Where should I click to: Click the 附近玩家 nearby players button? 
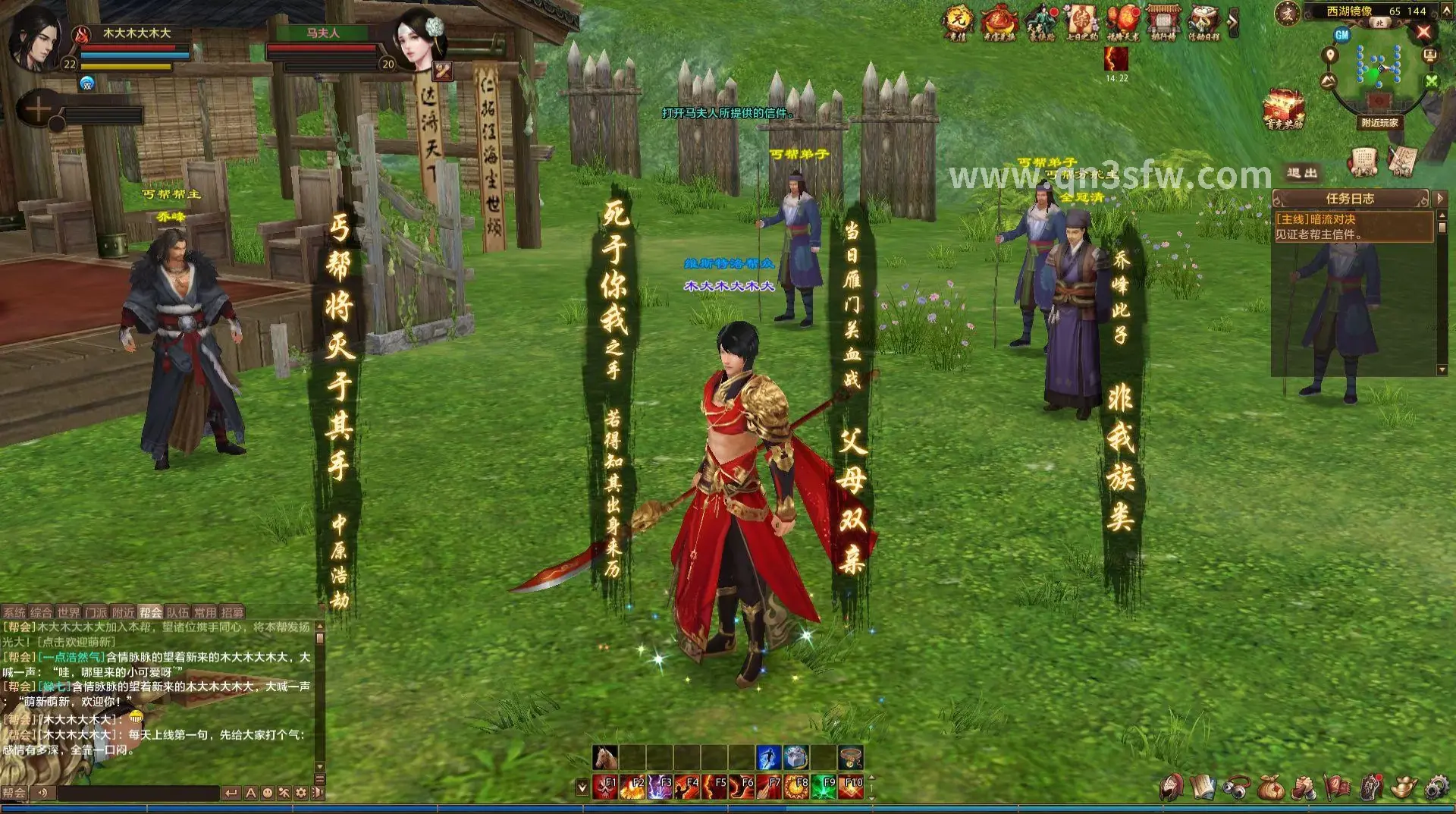click(x=1379, y=122)
